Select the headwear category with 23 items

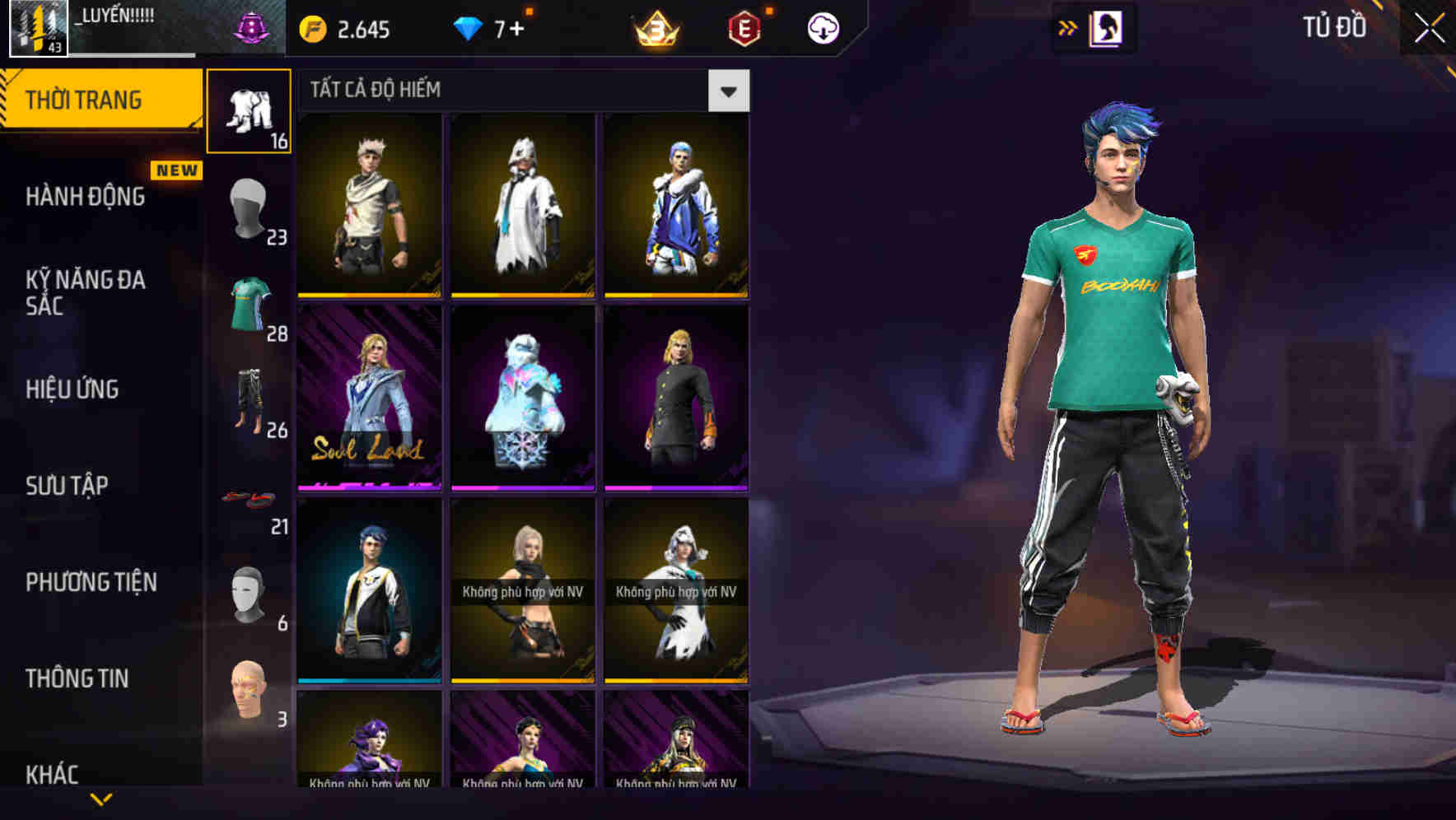(247, 206)
